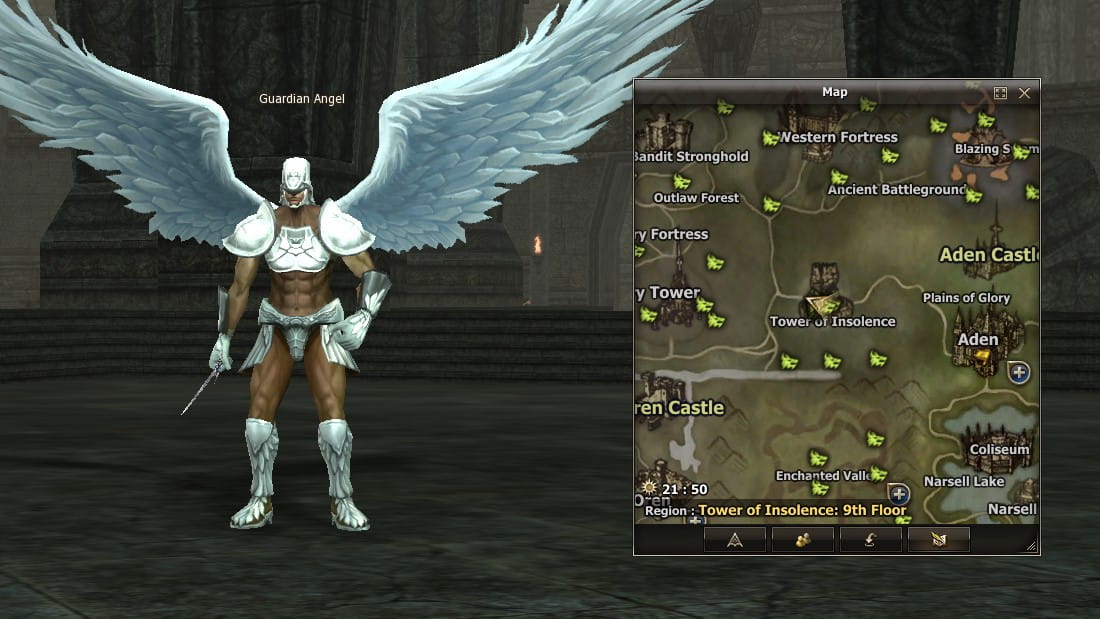Click the blue plus icon beside Aden
The width and height of the screenshot is (1100, 619).
[x=1019, y=373]
